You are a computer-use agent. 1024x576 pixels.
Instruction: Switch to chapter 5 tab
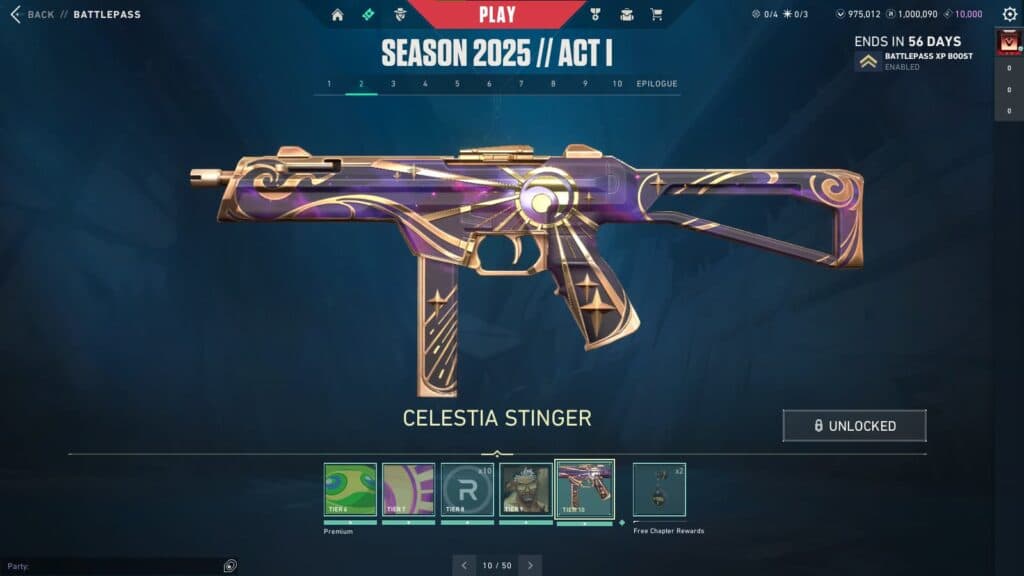coord(457,84)
